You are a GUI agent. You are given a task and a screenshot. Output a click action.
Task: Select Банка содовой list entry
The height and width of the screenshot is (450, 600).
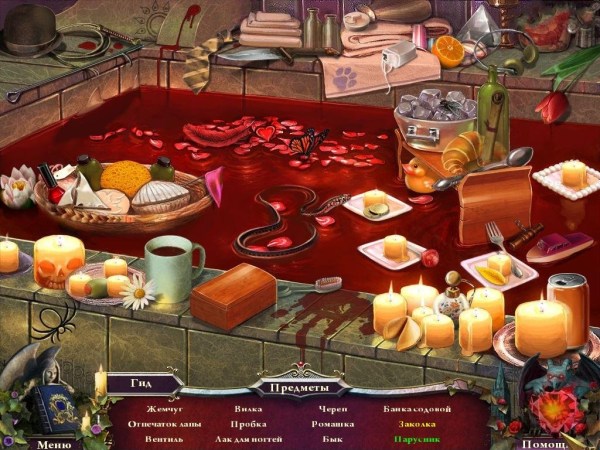417,409
